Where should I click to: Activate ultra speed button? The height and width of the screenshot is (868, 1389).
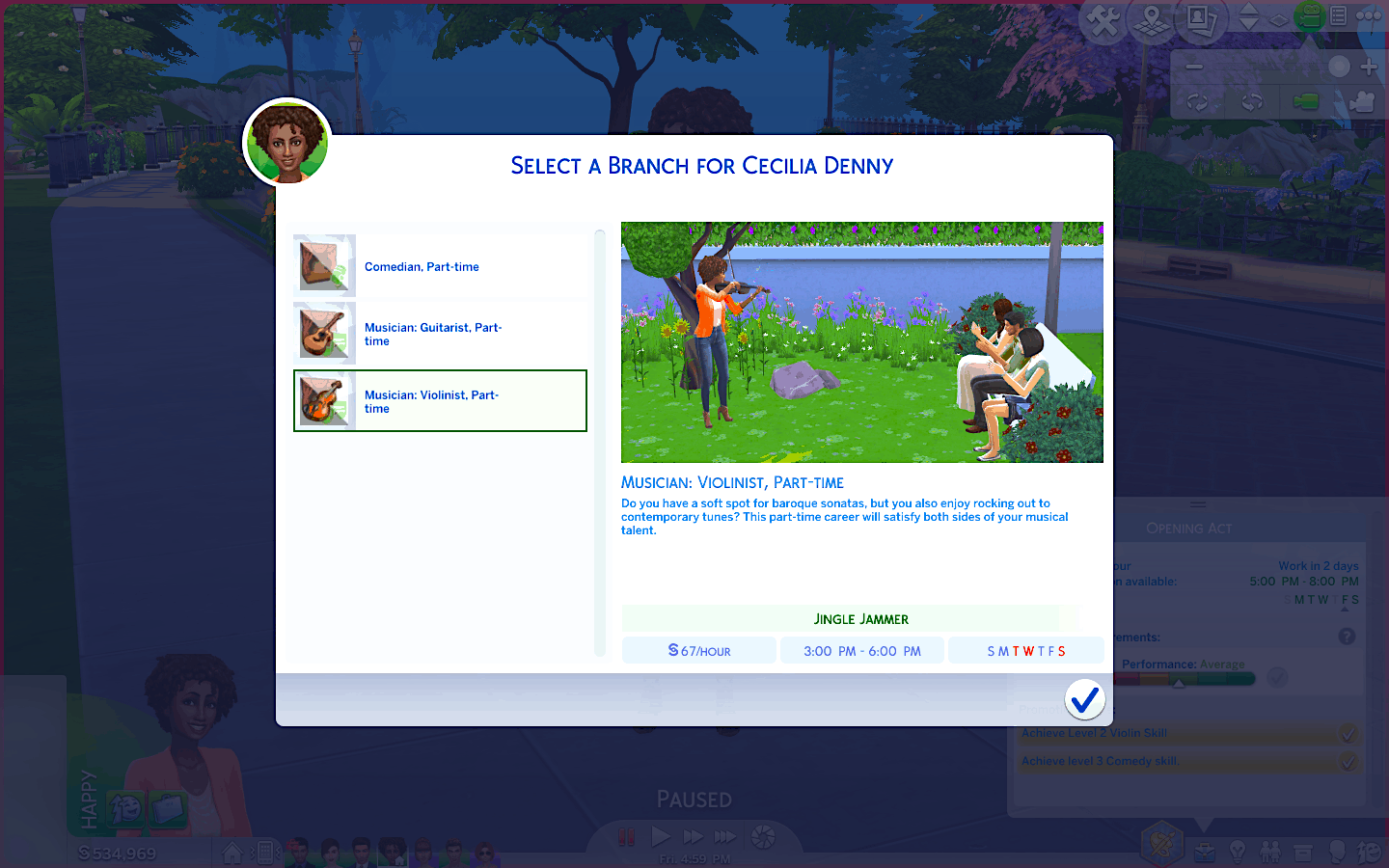pos(725,837)
